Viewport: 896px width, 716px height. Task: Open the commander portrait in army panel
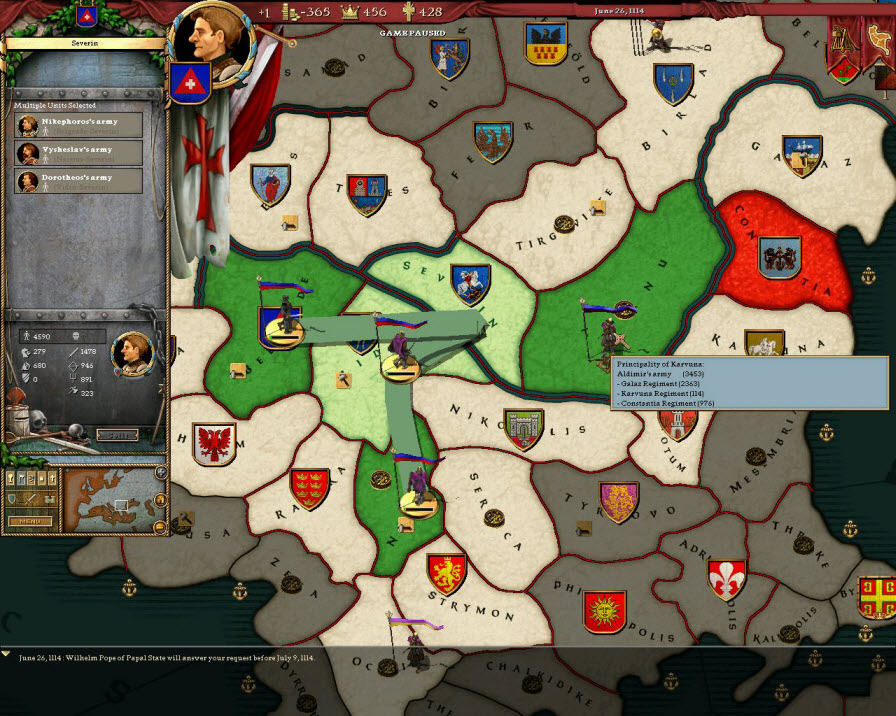click(x=130, y=350)
